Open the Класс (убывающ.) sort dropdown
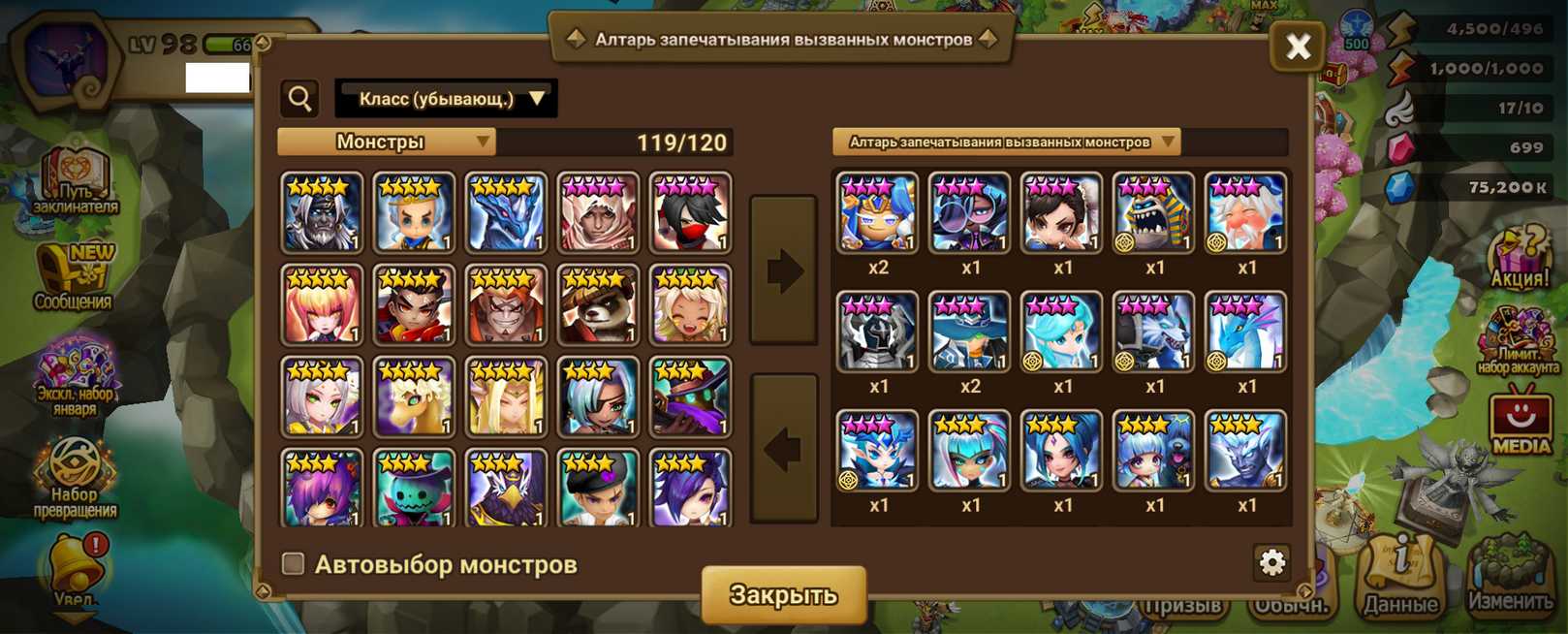 [446, 99]
